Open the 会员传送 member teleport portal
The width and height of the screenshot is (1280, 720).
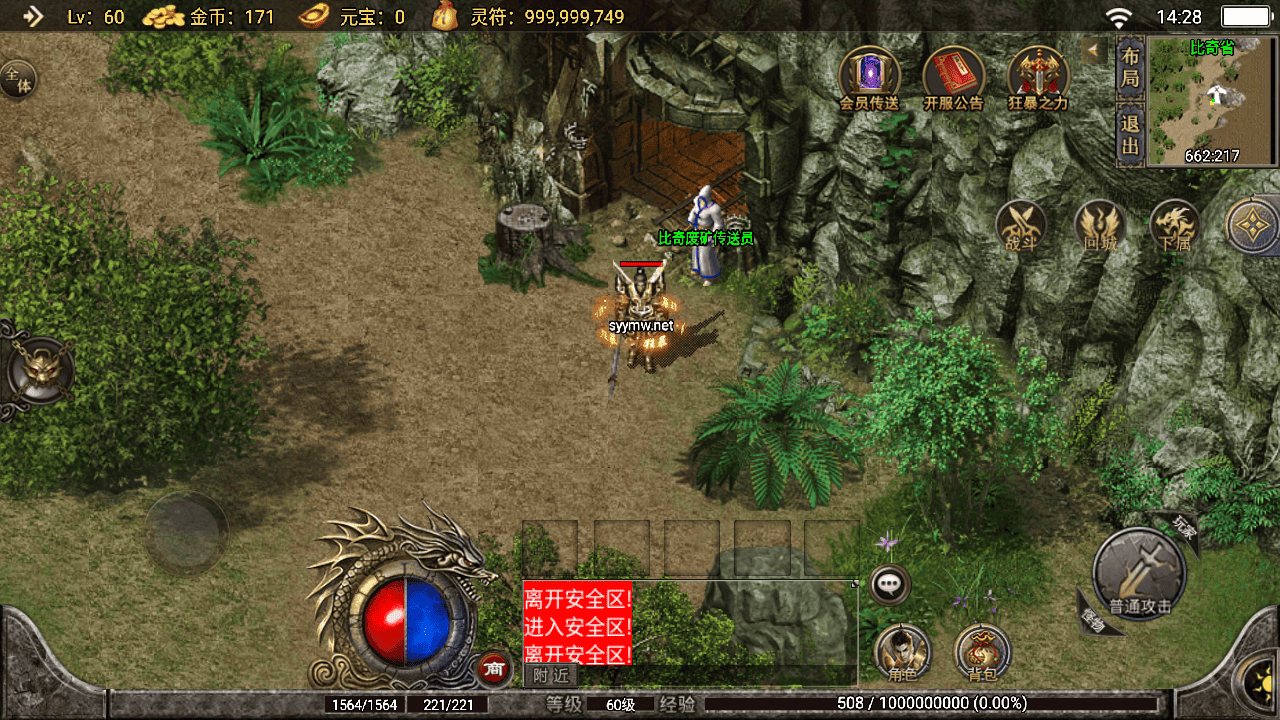869,75
